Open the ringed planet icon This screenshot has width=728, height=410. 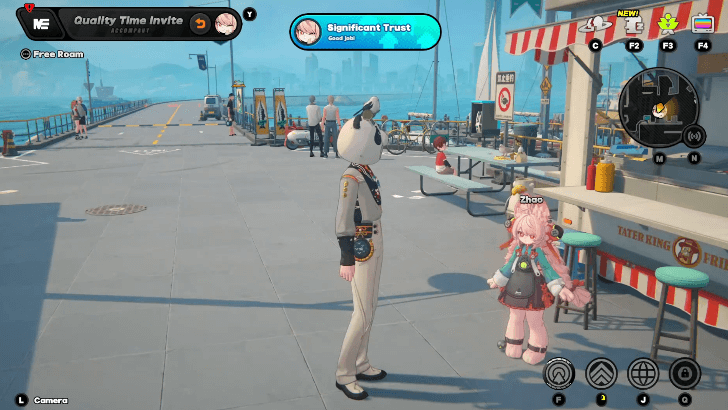click(x=595, y=24)
